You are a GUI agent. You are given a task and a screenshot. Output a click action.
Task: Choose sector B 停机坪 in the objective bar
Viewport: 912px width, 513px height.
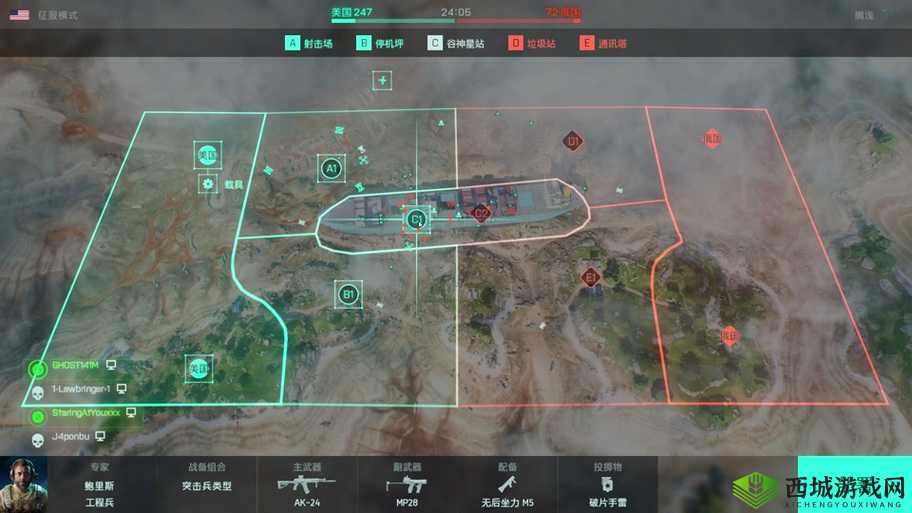click(380, 44)
